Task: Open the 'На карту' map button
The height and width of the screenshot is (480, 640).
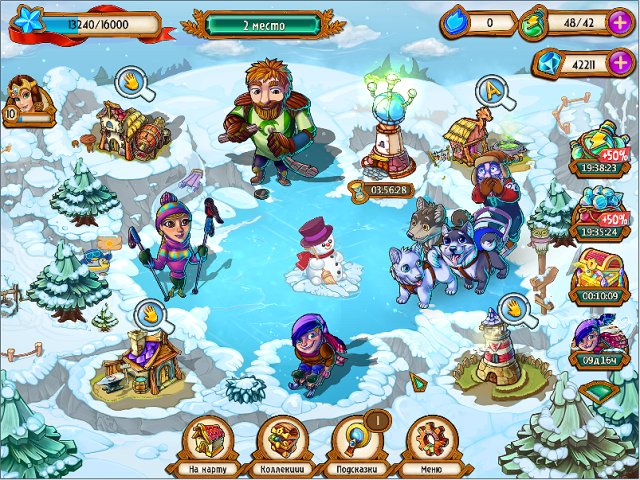Action: pyautogui.click(x=208, y=441)
